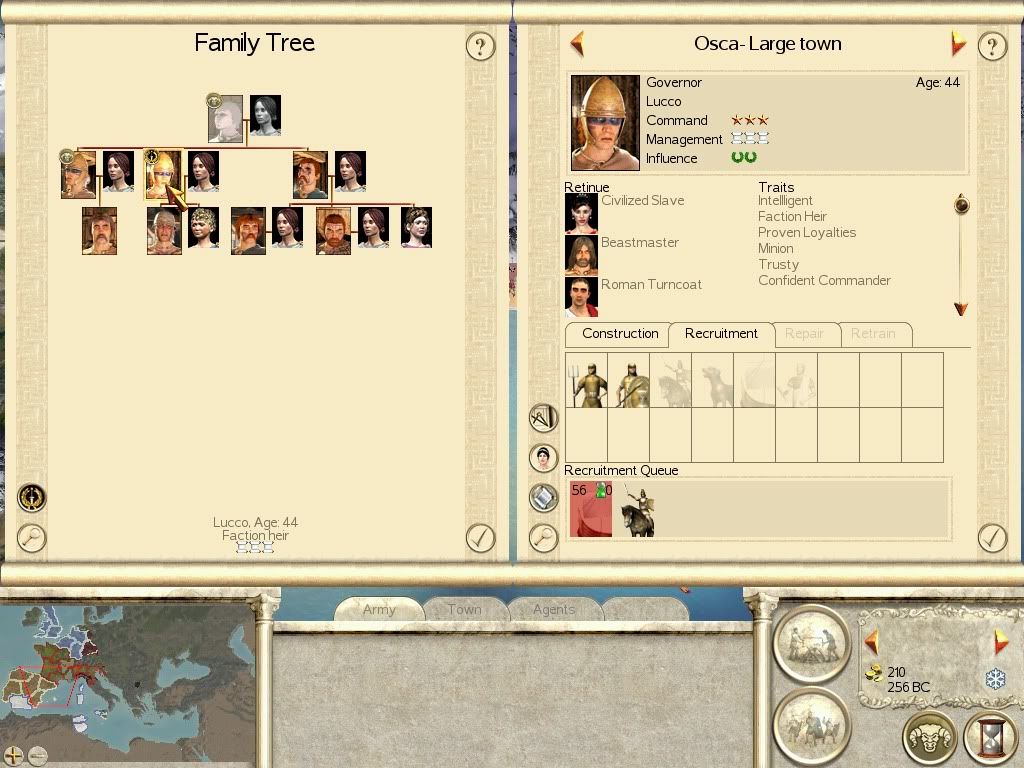Open the Army tab

tap(379, 610)
